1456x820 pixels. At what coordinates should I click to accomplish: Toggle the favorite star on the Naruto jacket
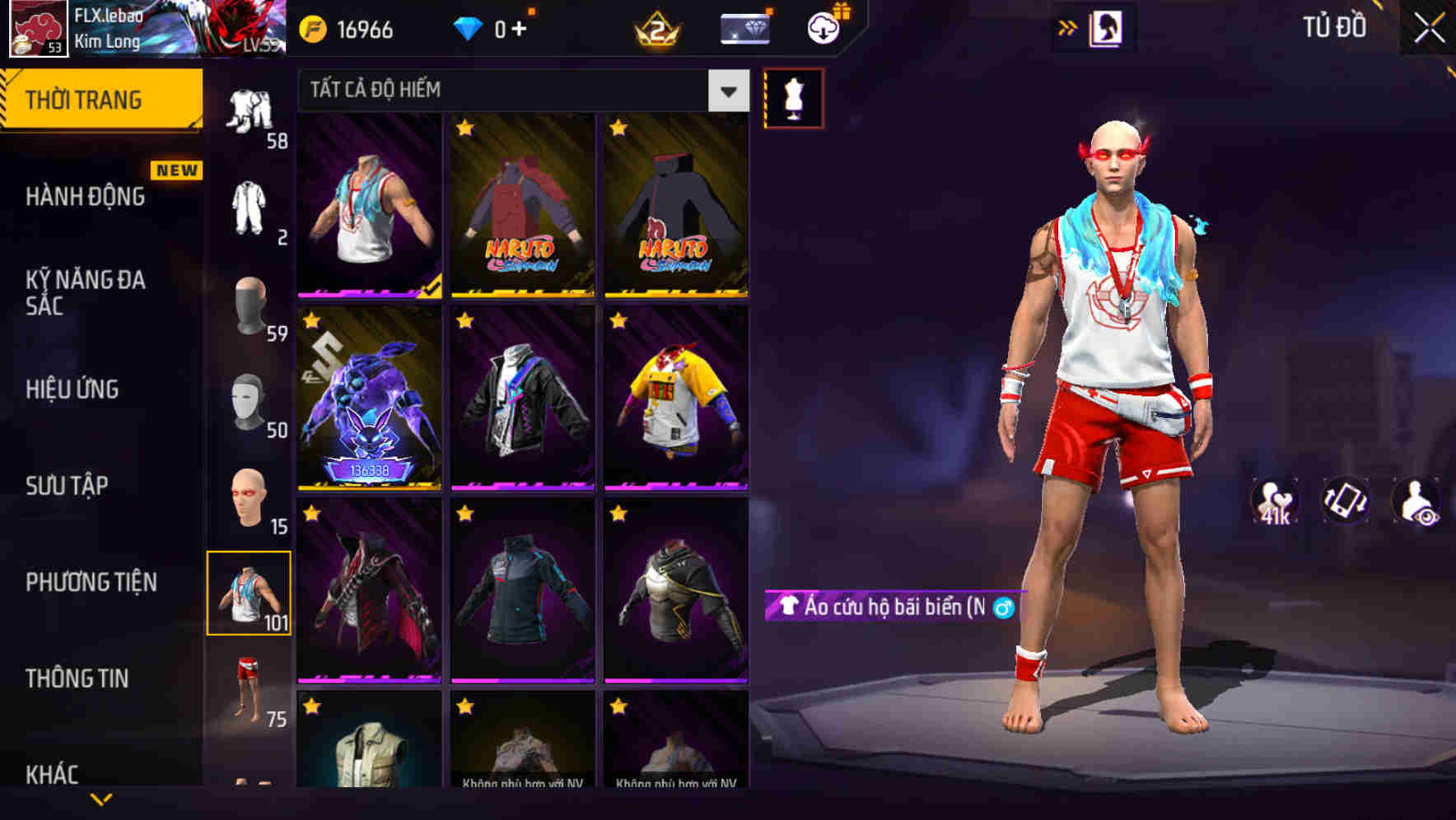[464, 127]
